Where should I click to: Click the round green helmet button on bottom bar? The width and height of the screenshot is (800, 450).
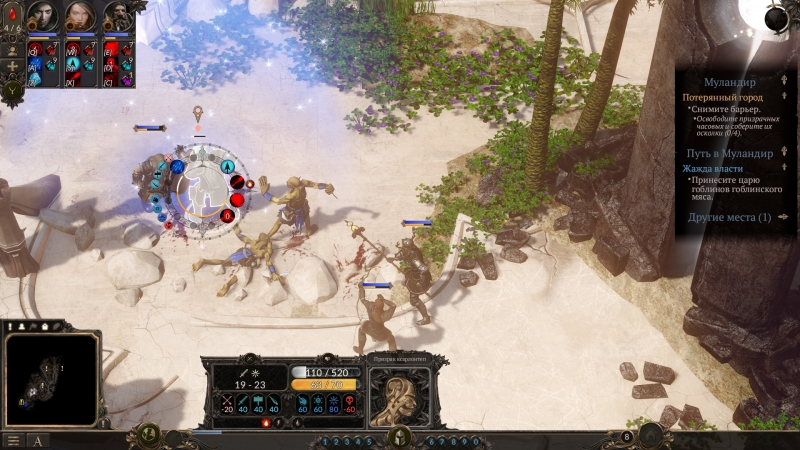click(x=400, y=437)
